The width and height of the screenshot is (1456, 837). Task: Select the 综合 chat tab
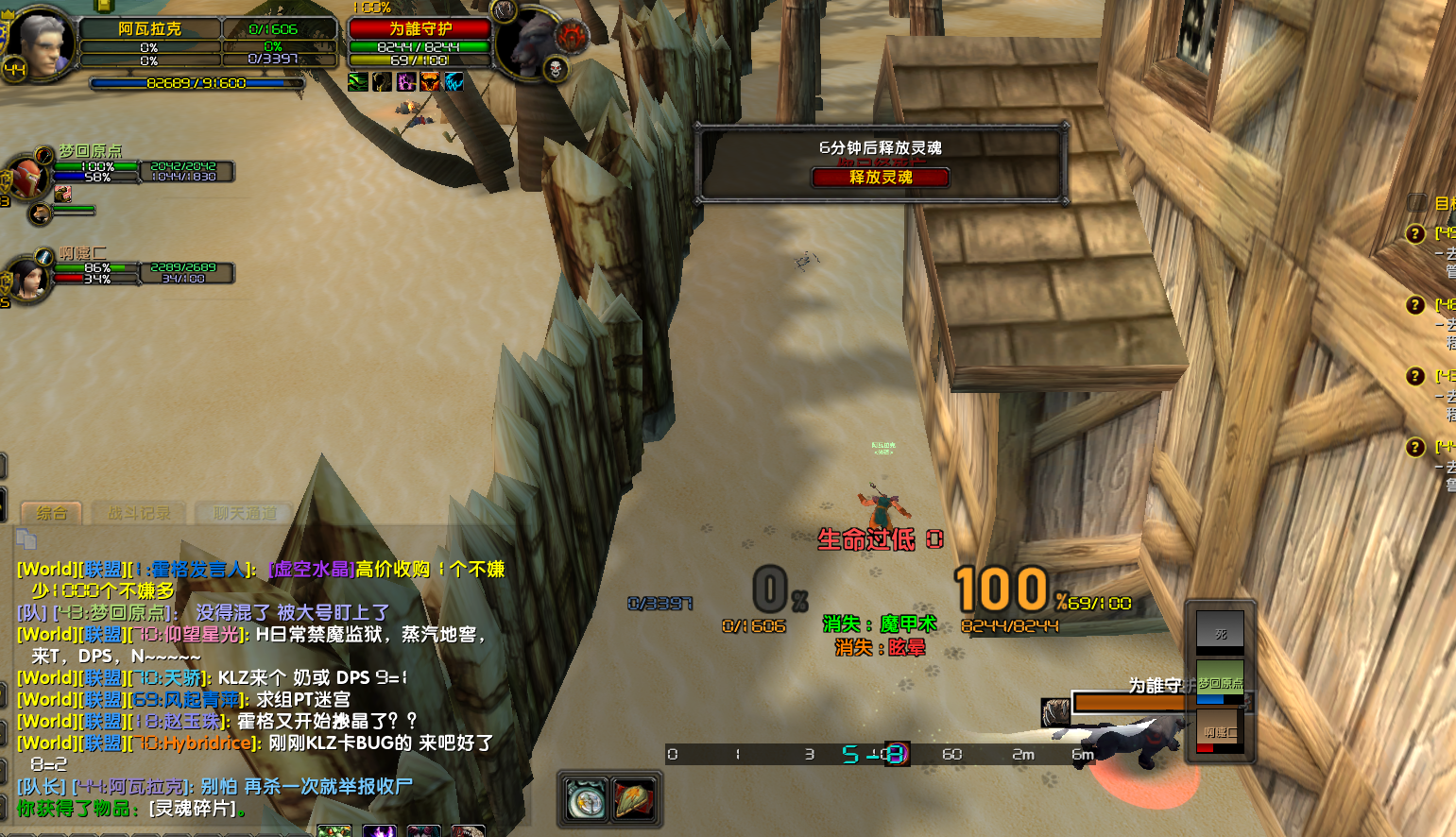[x=51, y=514]
